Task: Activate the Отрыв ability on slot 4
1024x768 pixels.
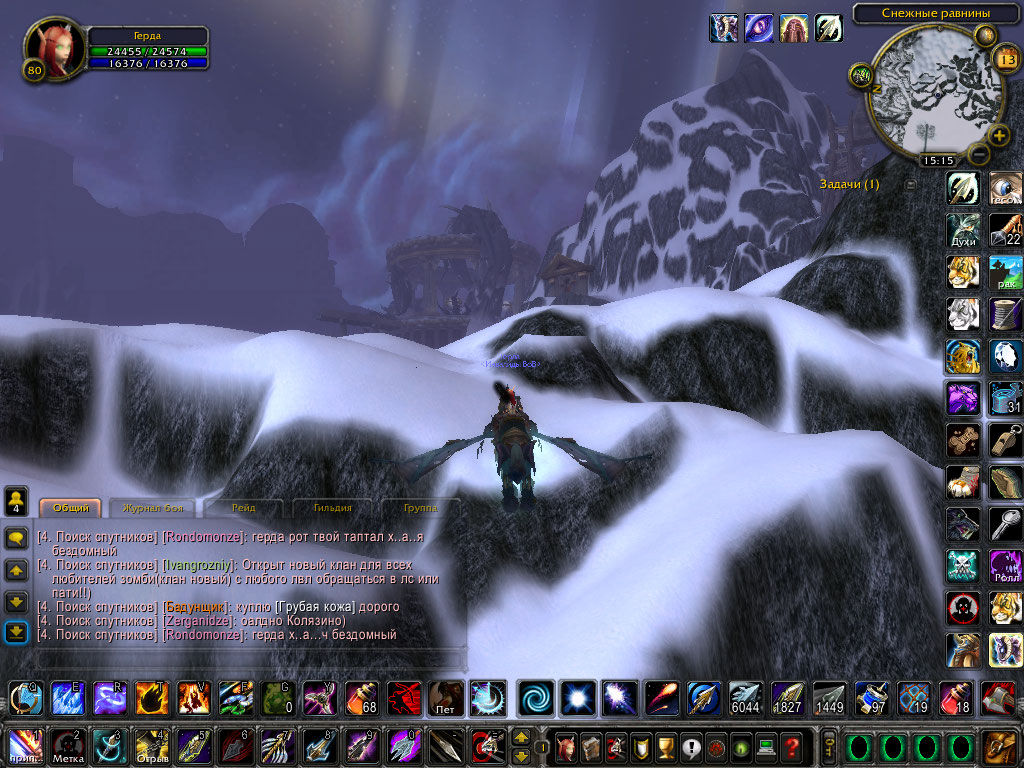Action: point(151,746)
